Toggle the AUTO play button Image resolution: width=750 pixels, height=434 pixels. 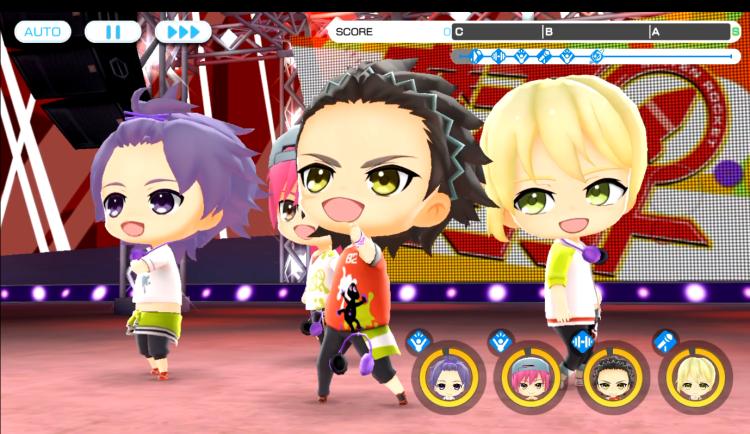click(42, 32)
